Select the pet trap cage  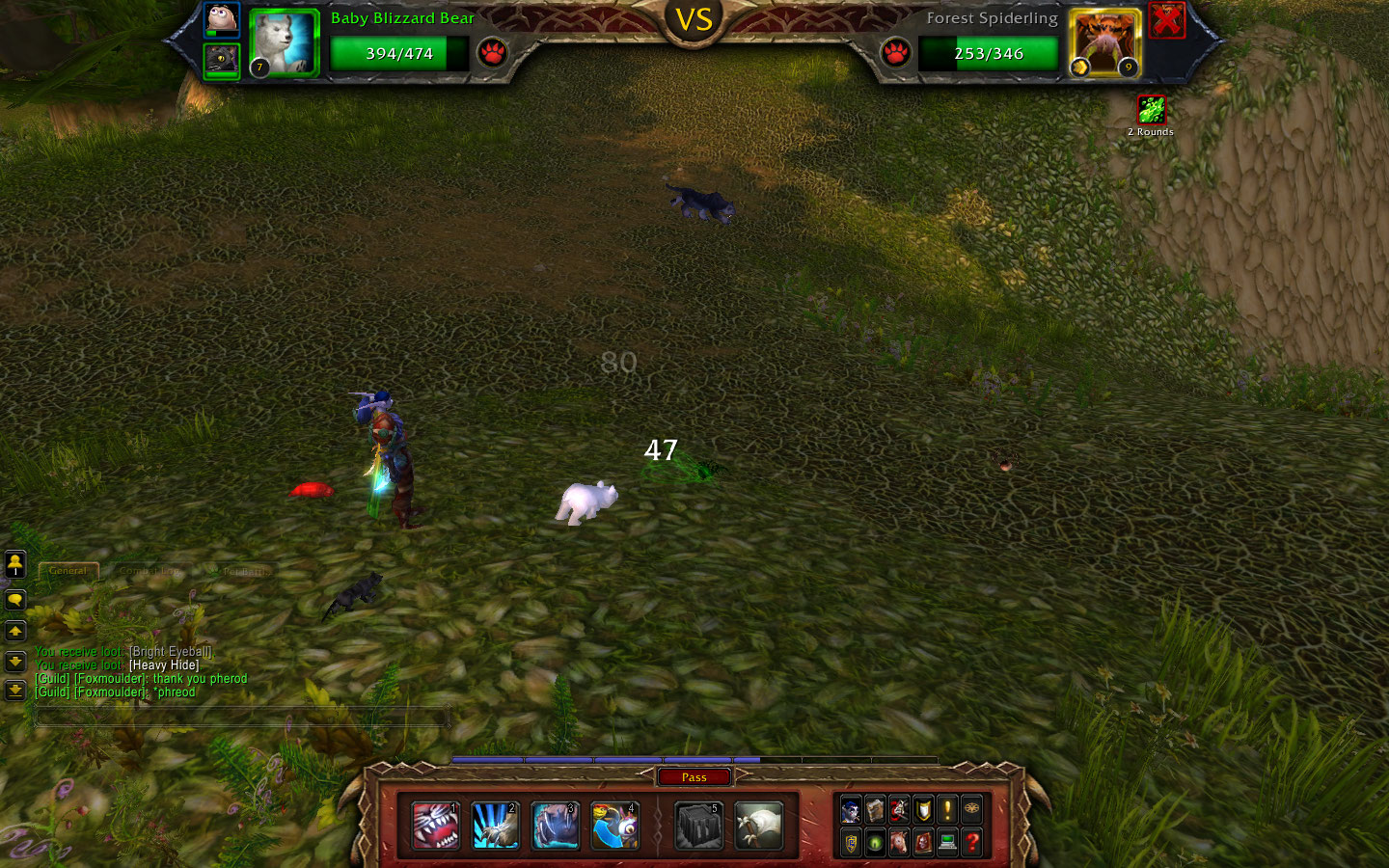click(698, 827)
